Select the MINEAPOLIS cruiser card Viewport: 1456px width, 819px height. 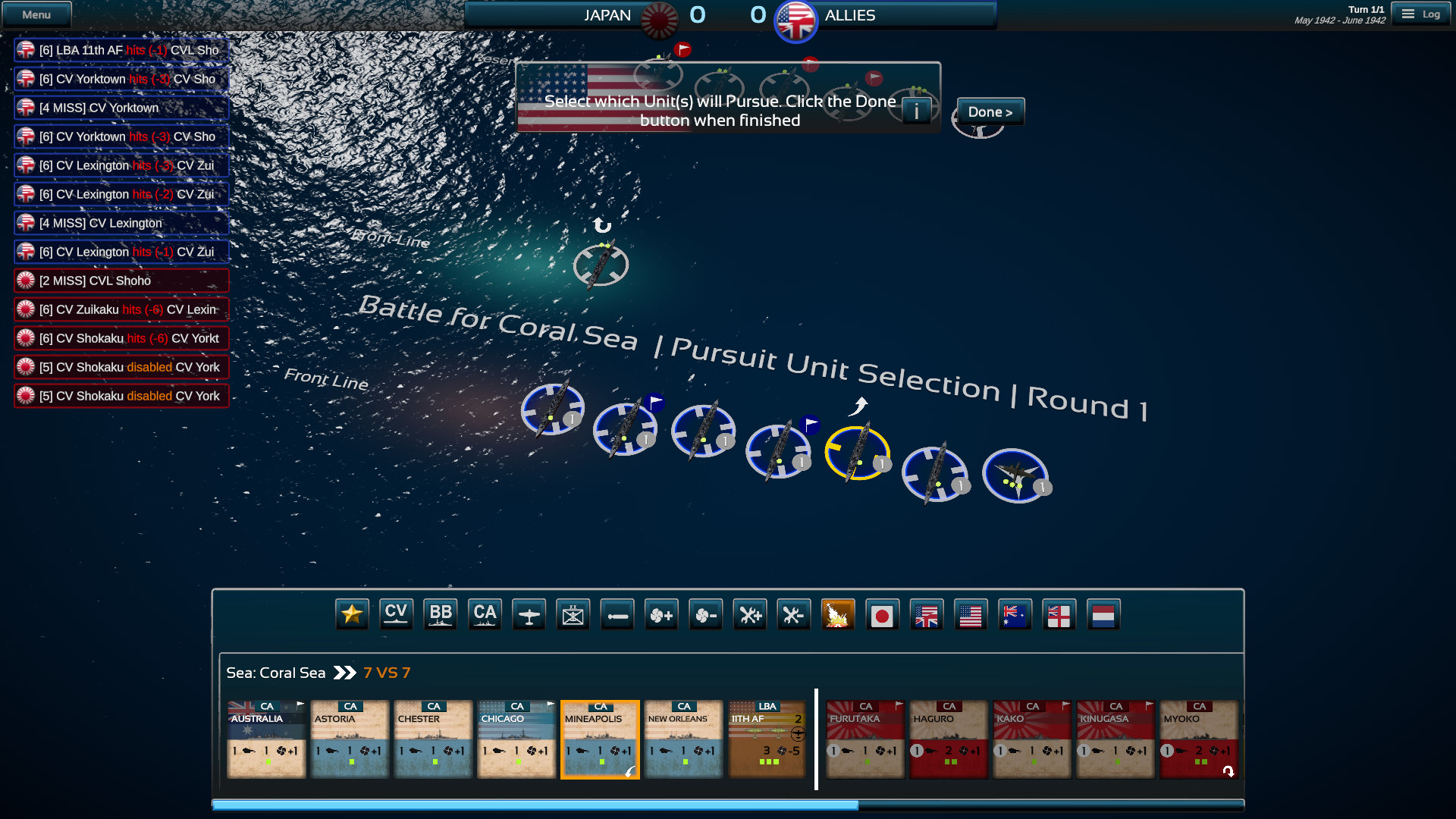point(600,739)
